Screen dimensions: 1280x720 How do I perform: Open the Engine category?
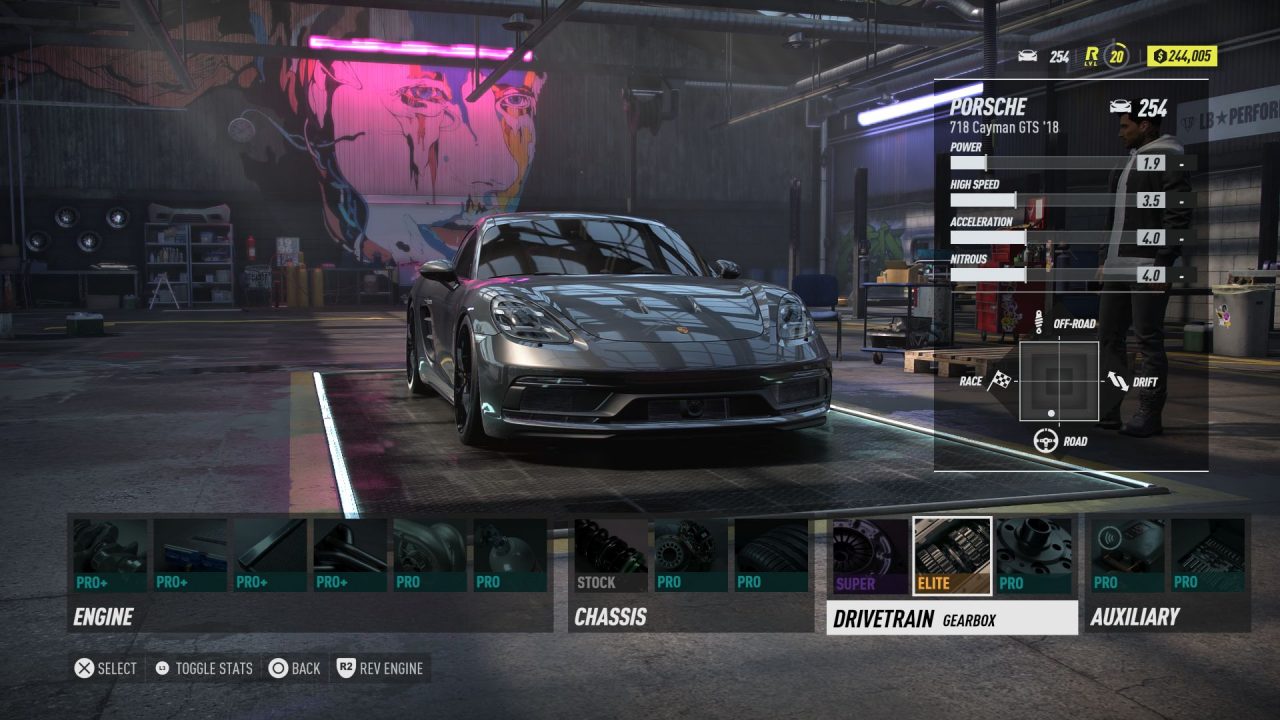pos(103,617)
